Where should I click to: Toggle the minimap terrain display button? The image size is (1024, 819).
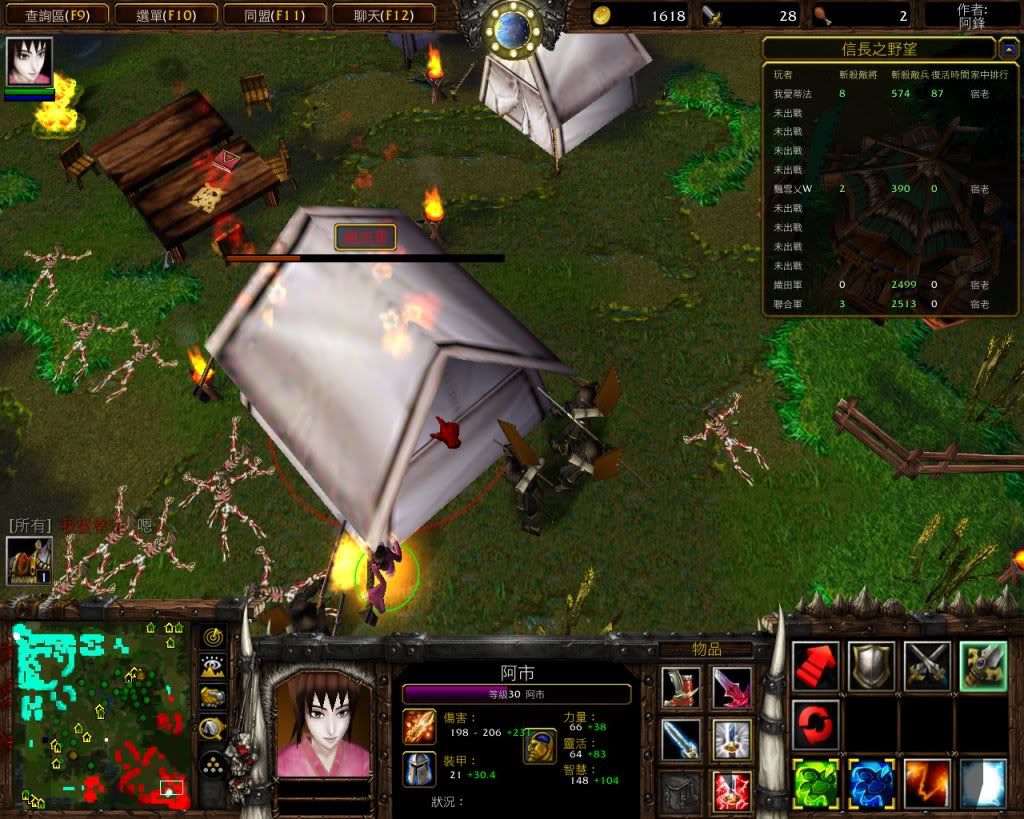[212, 667]
